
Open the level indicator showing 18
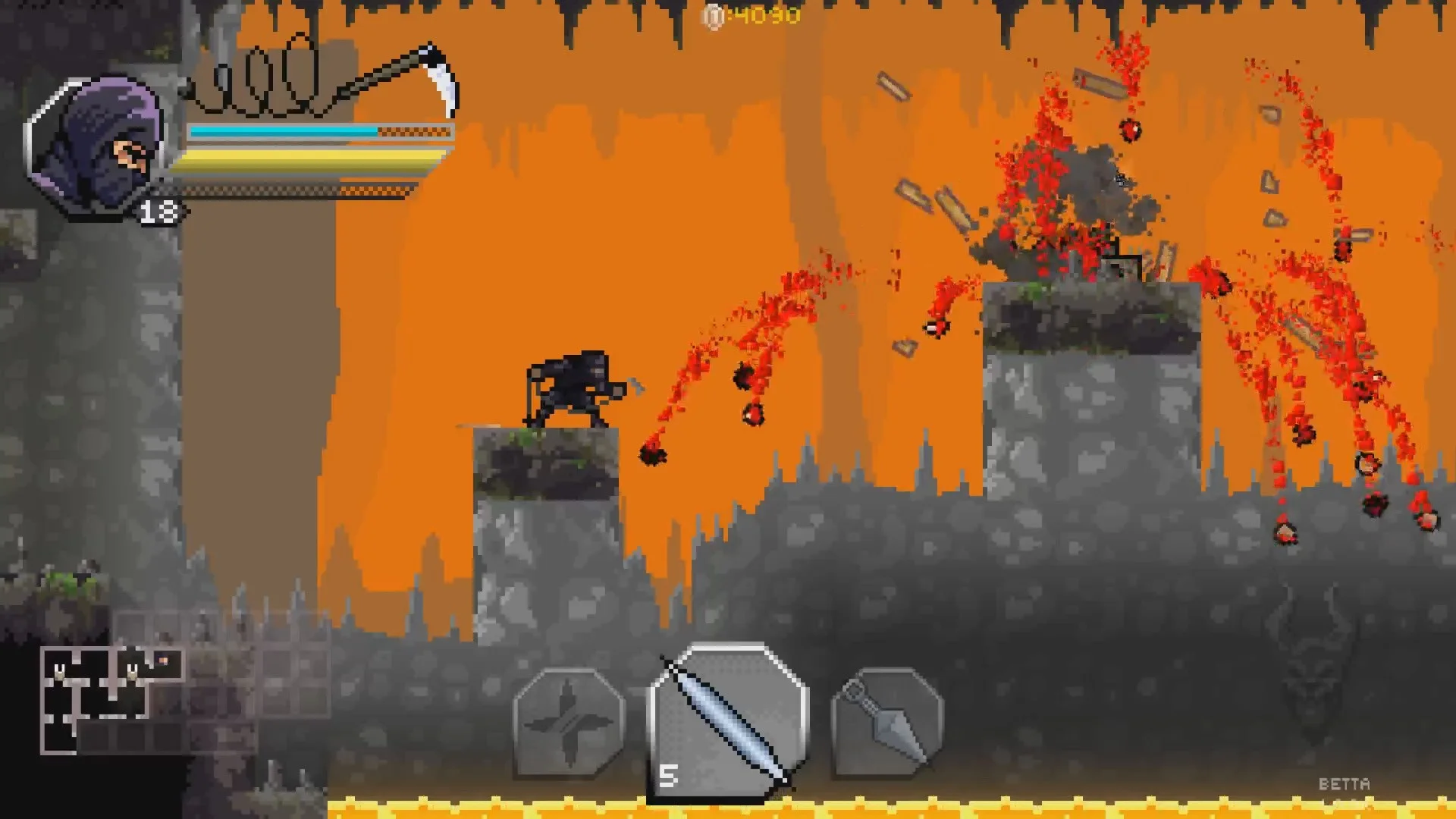point(159,212)
